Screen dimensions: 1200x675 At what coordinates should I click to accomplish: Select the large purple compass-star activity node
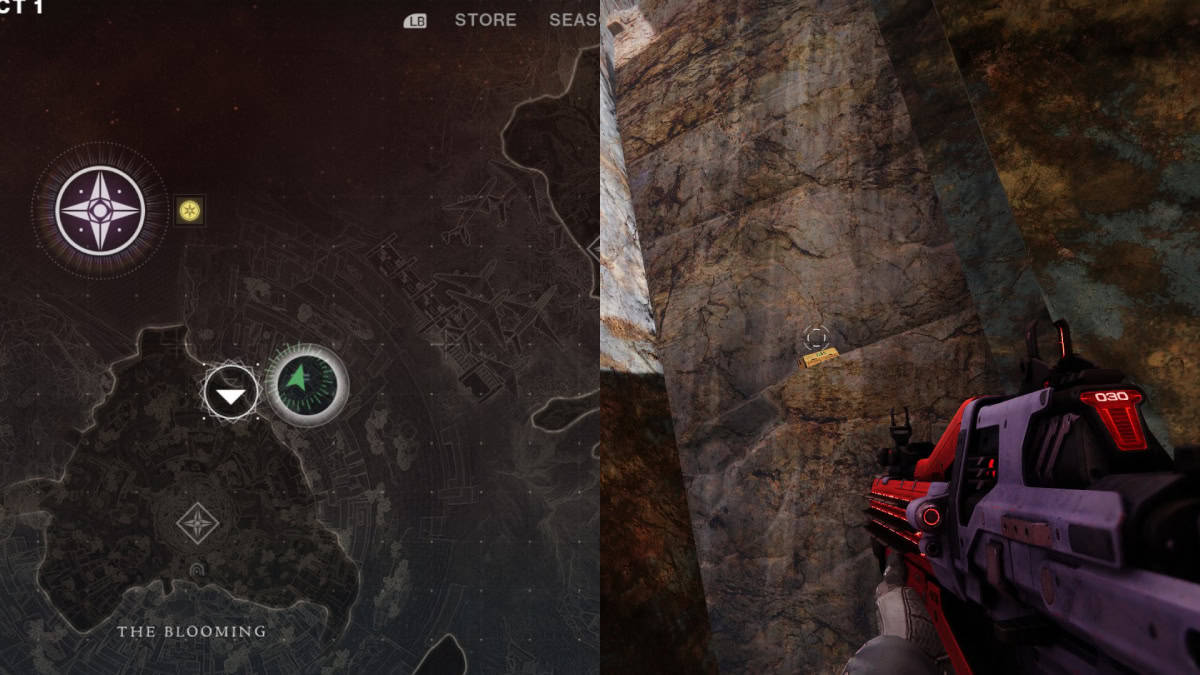100,211
